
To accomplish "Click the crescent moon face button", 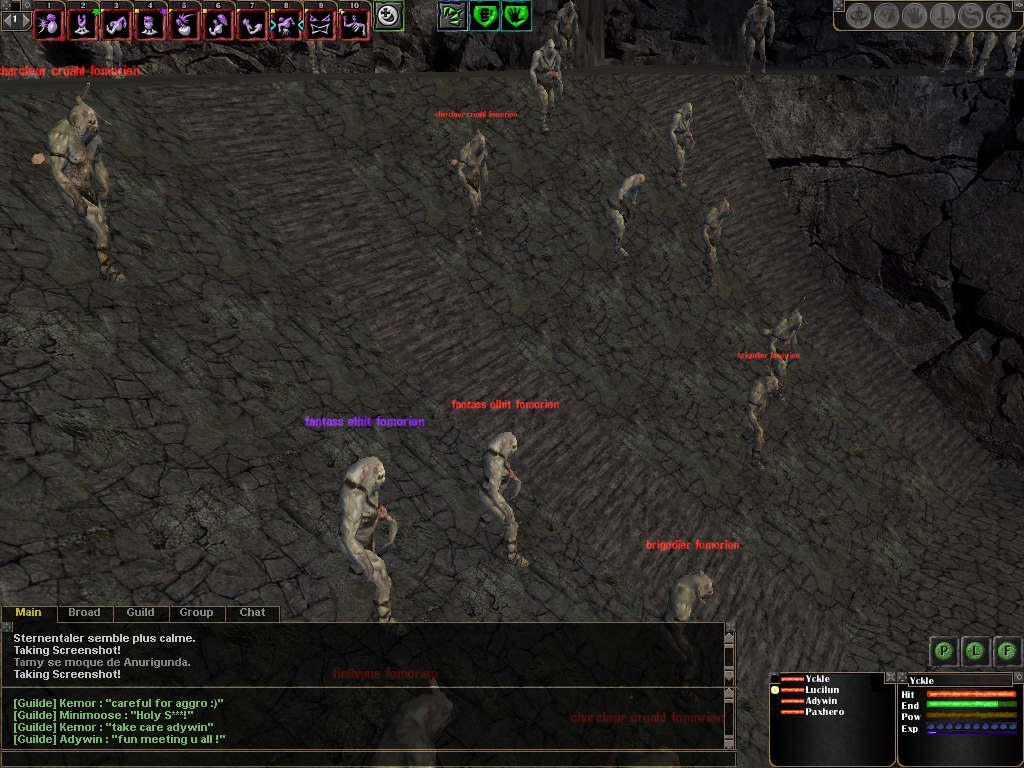I will 389,15.
